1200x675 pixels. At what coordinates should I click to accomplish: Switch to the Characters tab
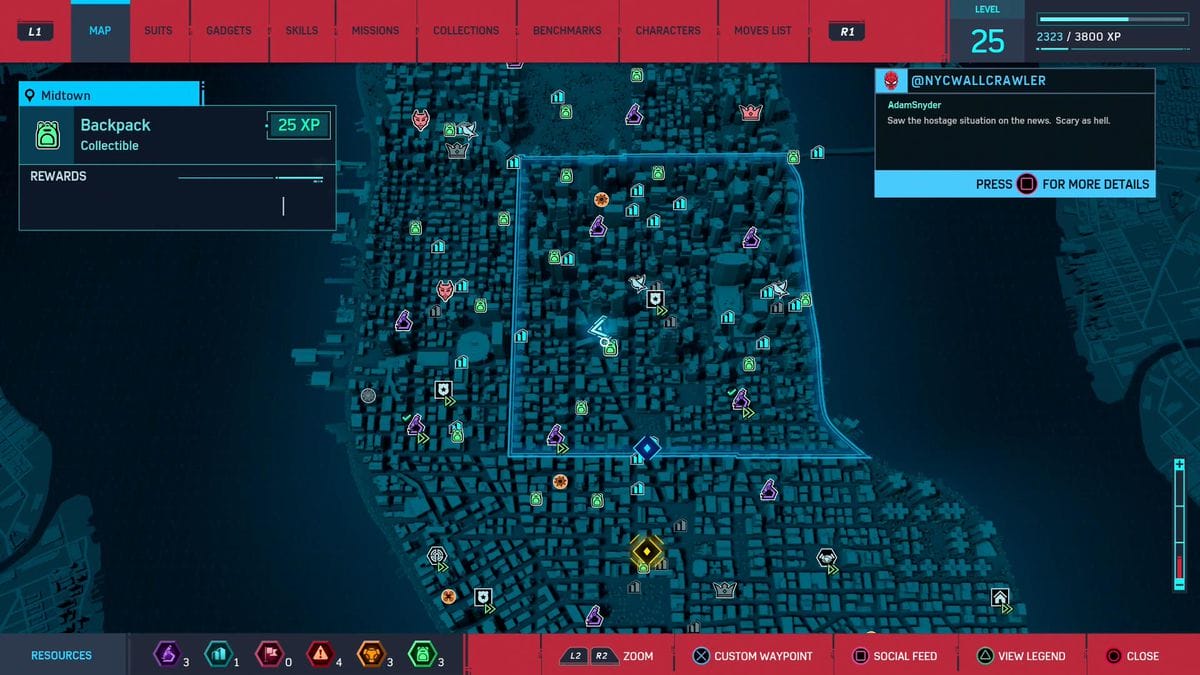[668, 31]
